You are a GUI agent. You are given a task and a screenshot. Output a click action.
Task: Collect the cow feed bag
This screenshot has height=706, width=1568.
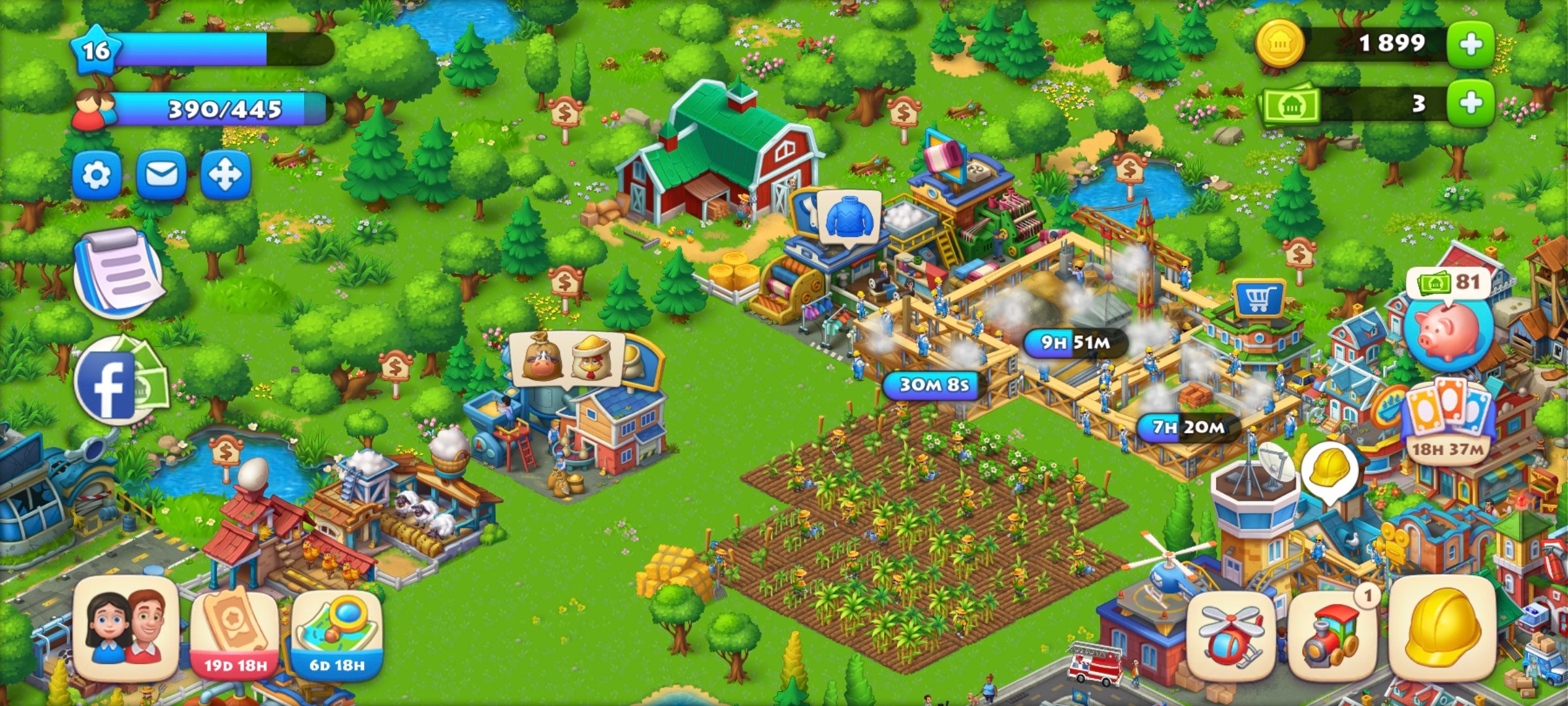point(542,358)
